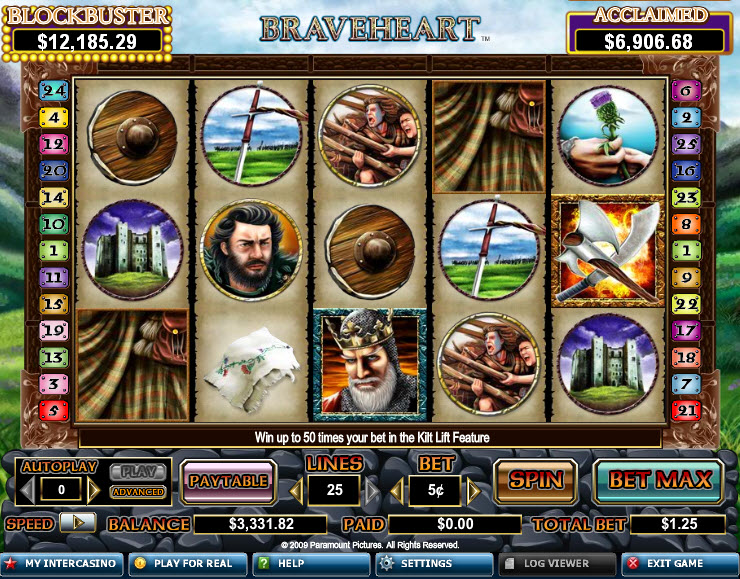The width and height of the screenshot is (740, 579).
Task: Increase the autoplay spin count
Action: click(94, 491)
